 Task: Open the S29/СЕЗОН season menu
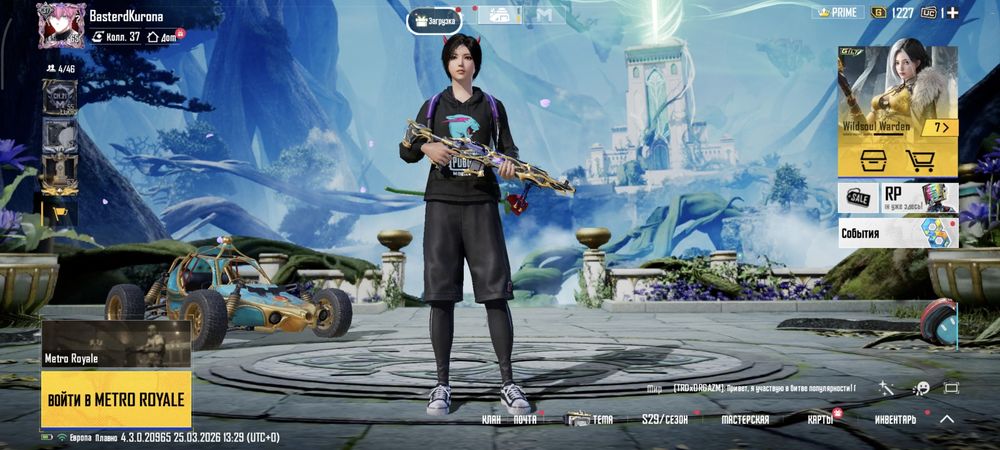click(x=665, y=420)
